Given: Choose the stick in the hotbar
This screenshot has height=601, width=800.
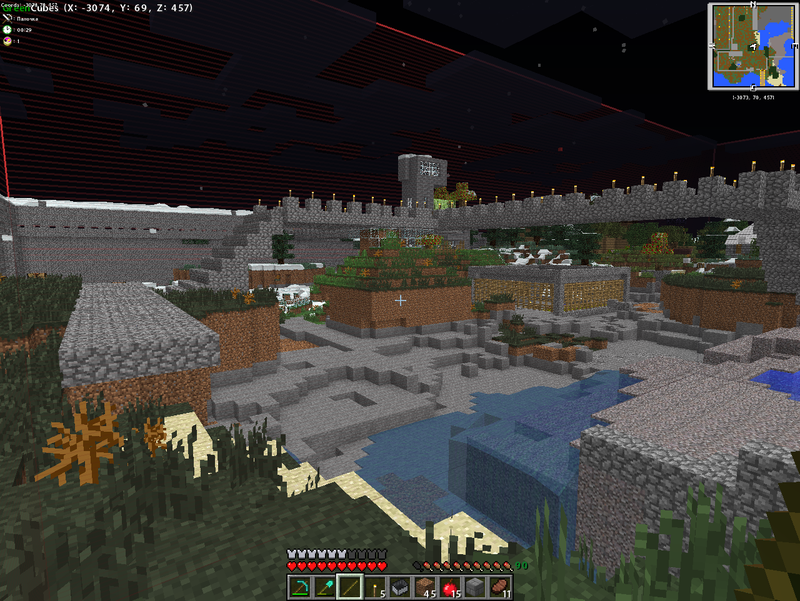Looking at the screenshot, I should tap(350, 587).
